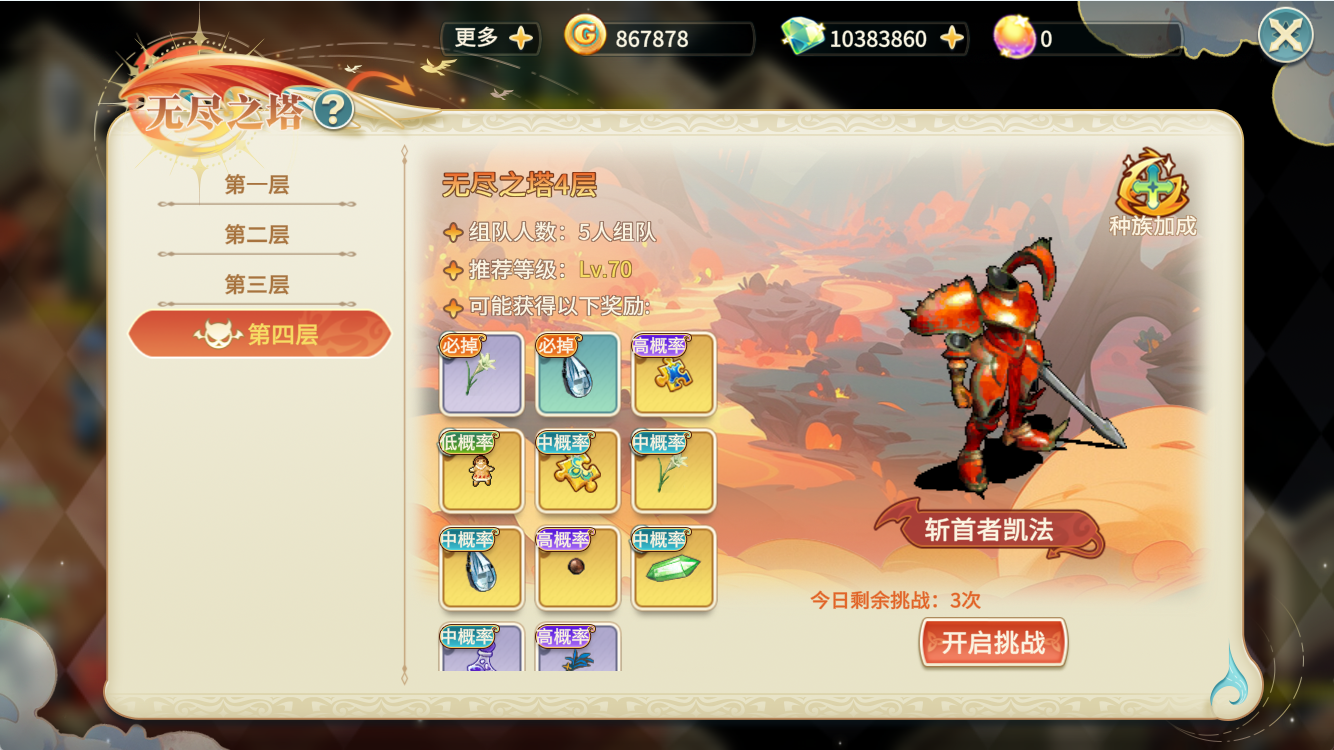Image resolution: width=1334 pixels, height=750 pixels.
Task: Inspect the 必掉 crystal drop reward
Action: (577, 374)
